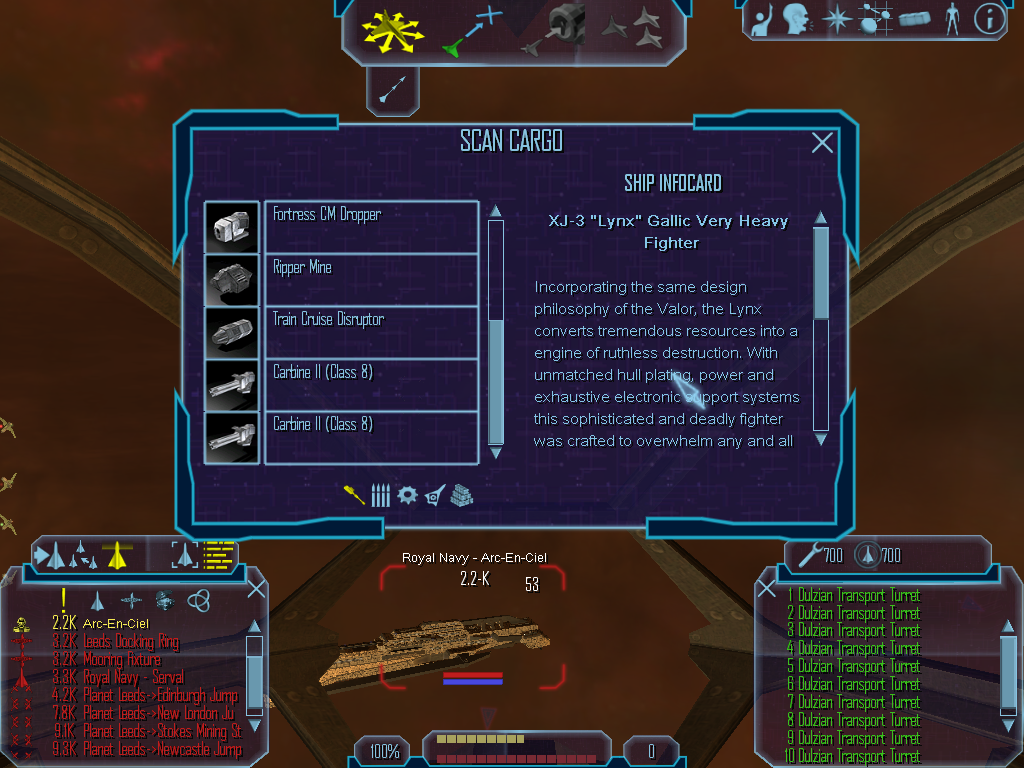Show the stacked crates commodities category
The image size is (1024, 768).
(461, 496)
